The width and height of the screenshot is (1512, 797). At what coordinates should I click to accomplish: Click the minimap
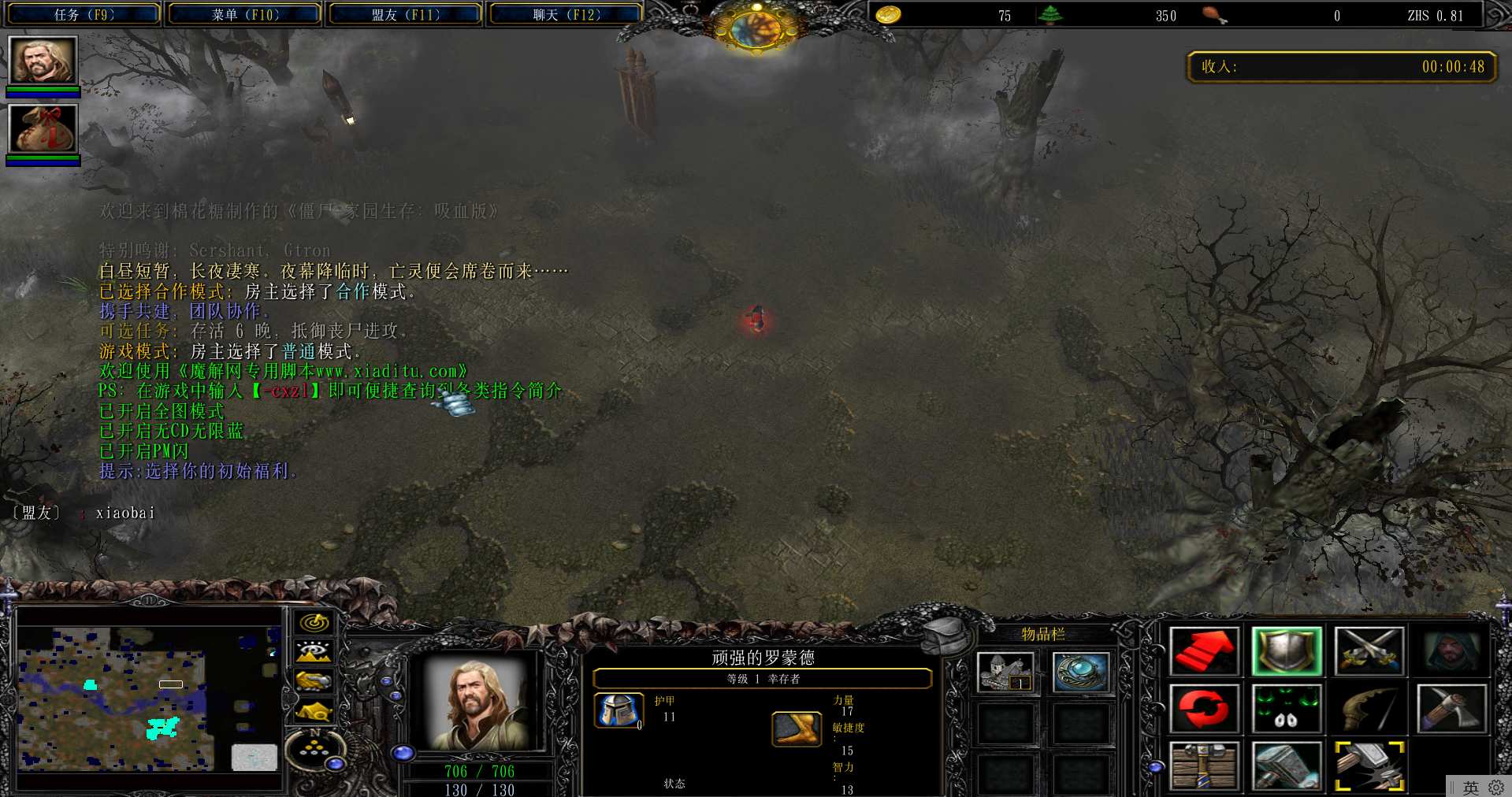(x=148, y=698)
